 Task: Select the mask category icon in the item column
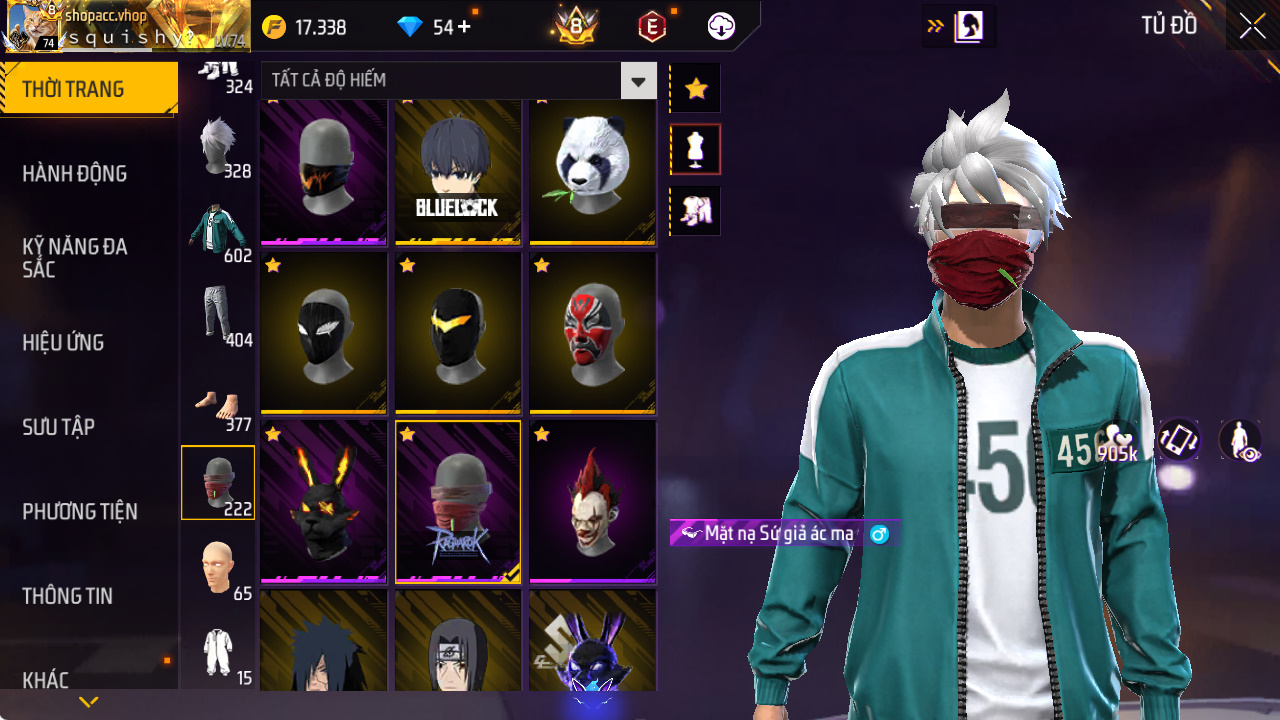pos(219,482)
